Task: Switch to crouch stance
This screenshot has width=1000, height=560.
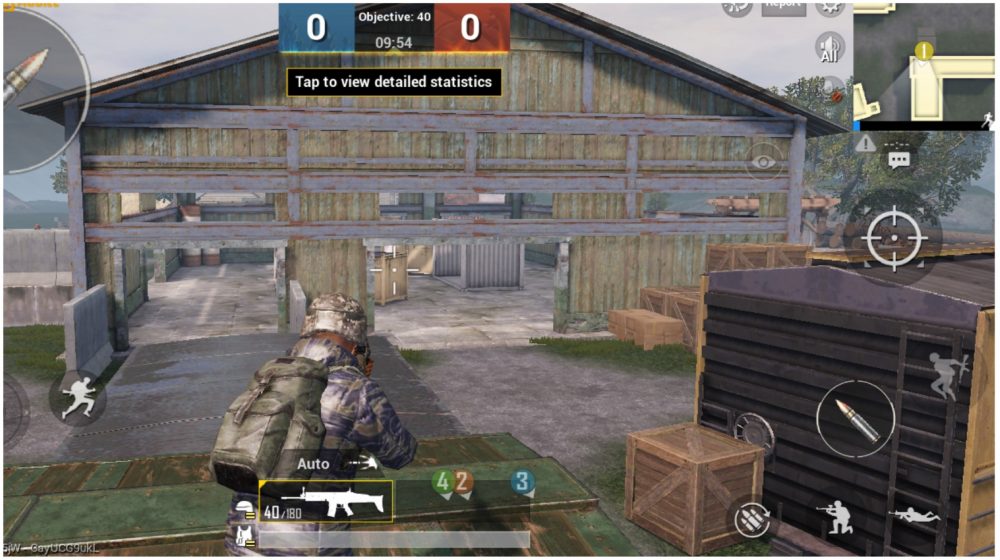Action: 833,516
